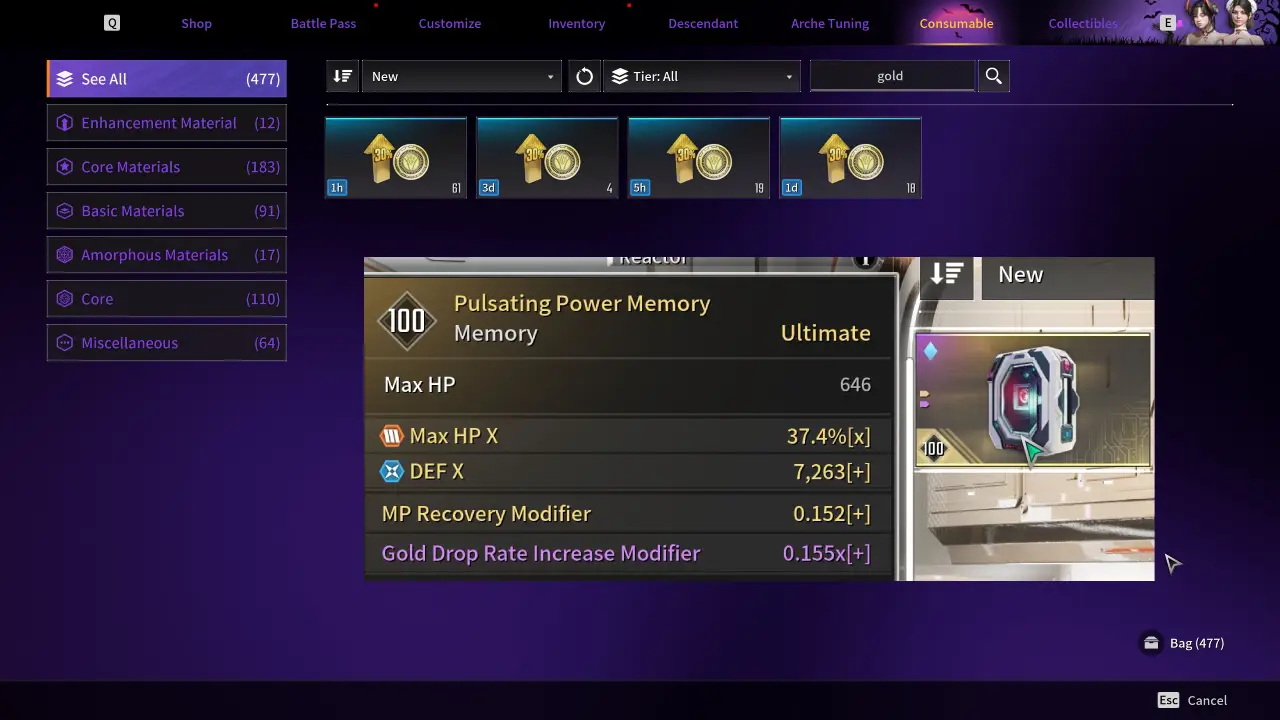Screen dimensions: 1280x720
Task: Open the Collectibles tab
Action: [x=1083, y=23]
